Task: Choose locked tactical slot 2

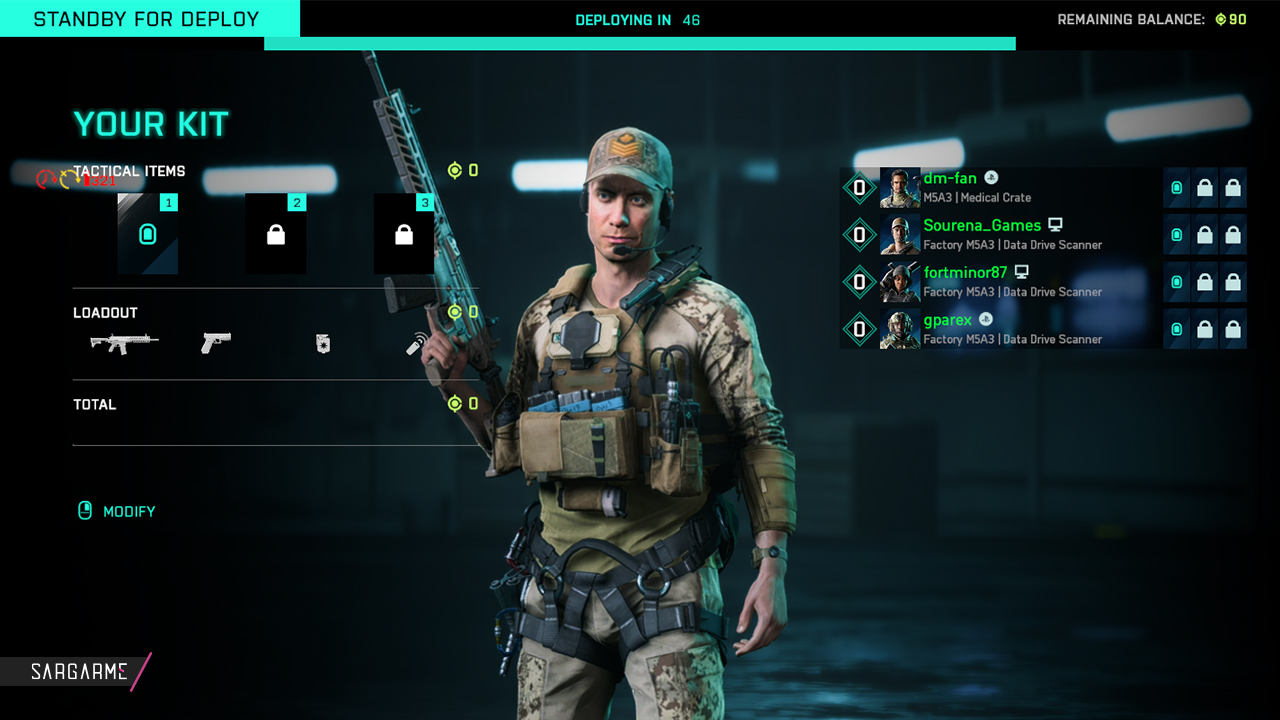Action: point(276,234)
